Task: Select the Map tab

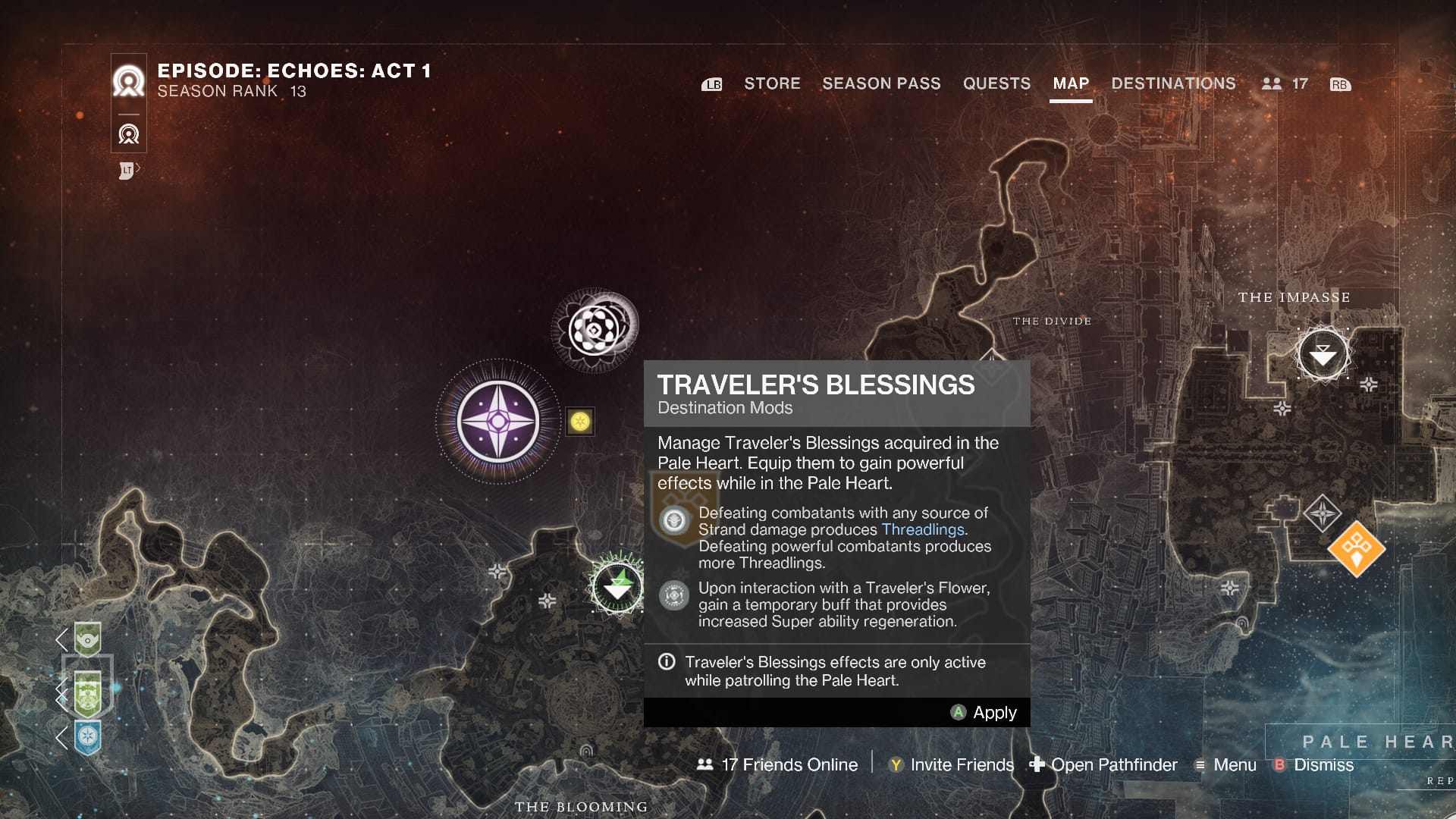Action: coord(1071,83)
